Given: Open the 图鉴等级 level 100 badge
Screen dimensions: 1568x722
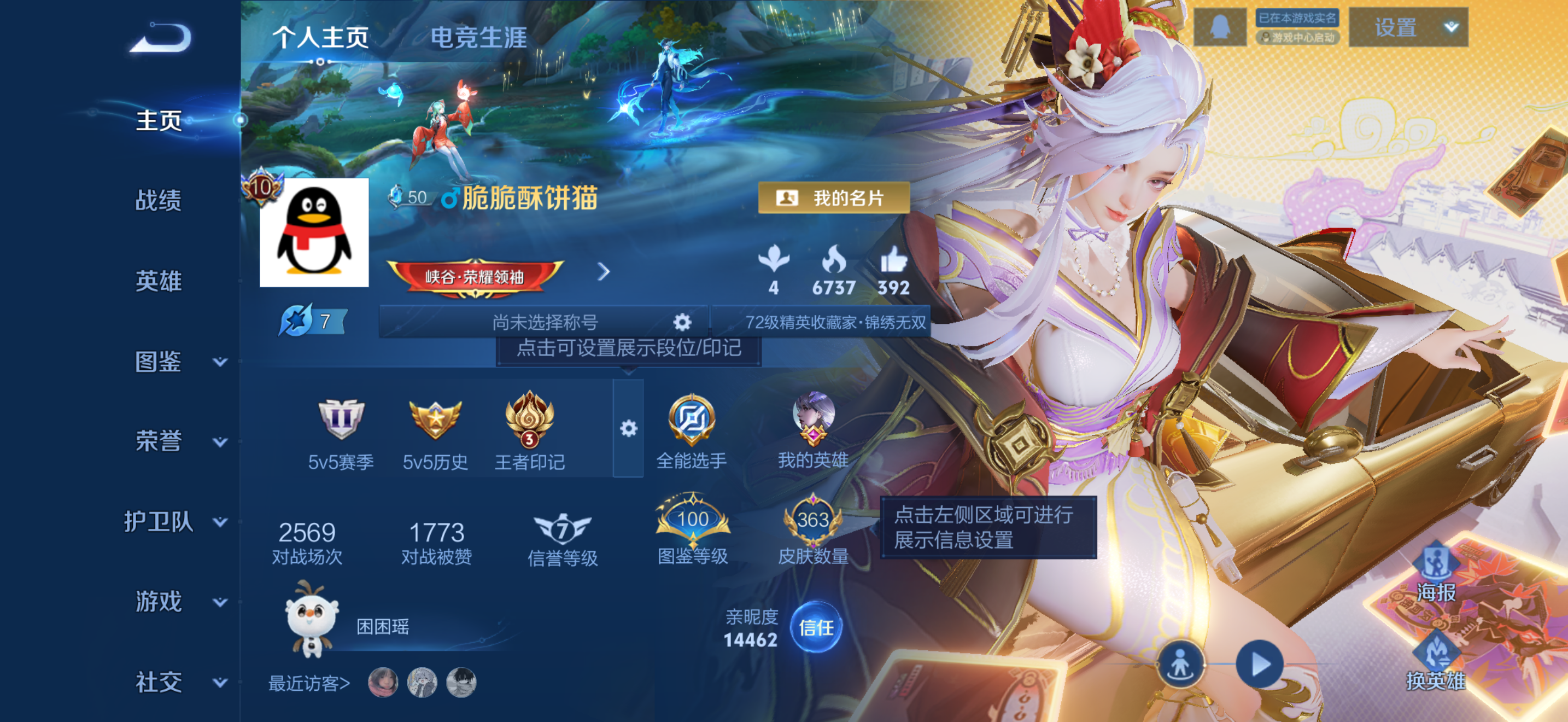Looking at the screenshot, I should coord(694,517).
